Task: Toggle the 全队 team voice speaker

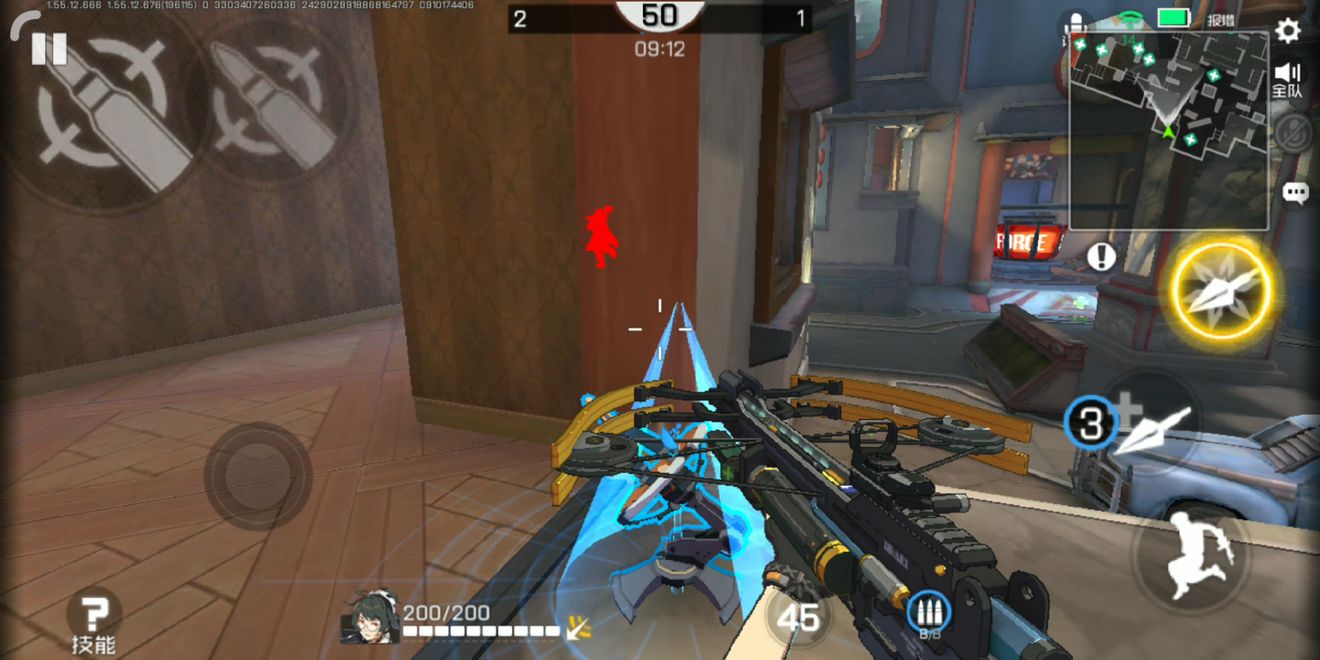Action: pos(1288,78)
